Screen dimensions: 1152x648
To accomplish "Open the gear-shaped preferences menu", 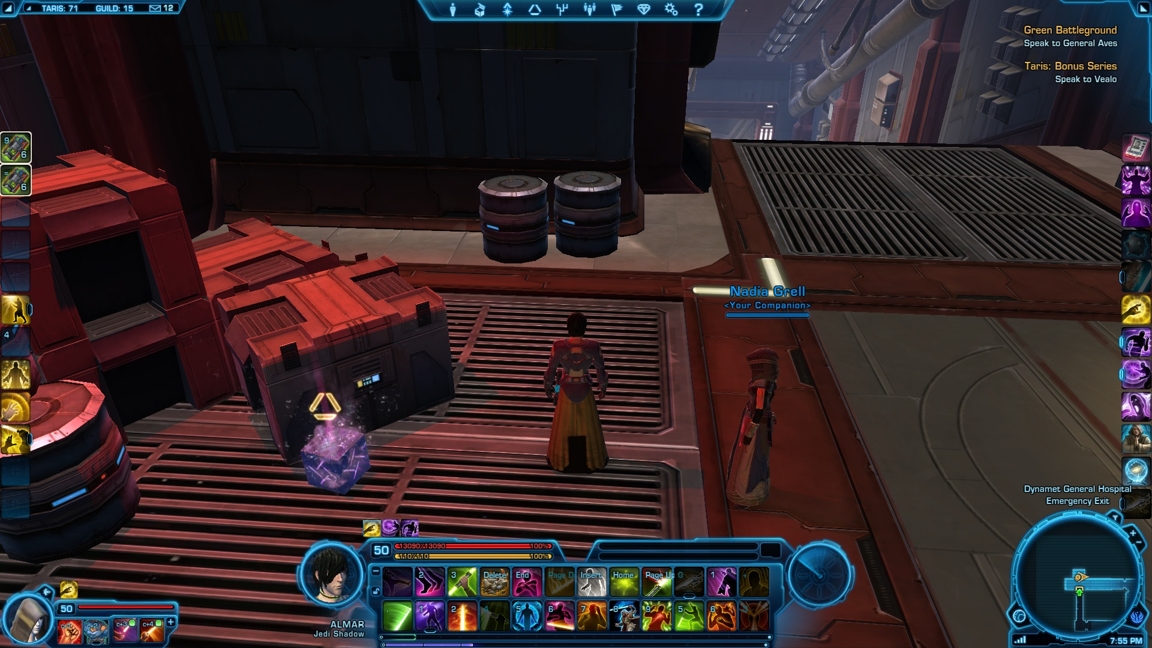I will tap(671, 10).
